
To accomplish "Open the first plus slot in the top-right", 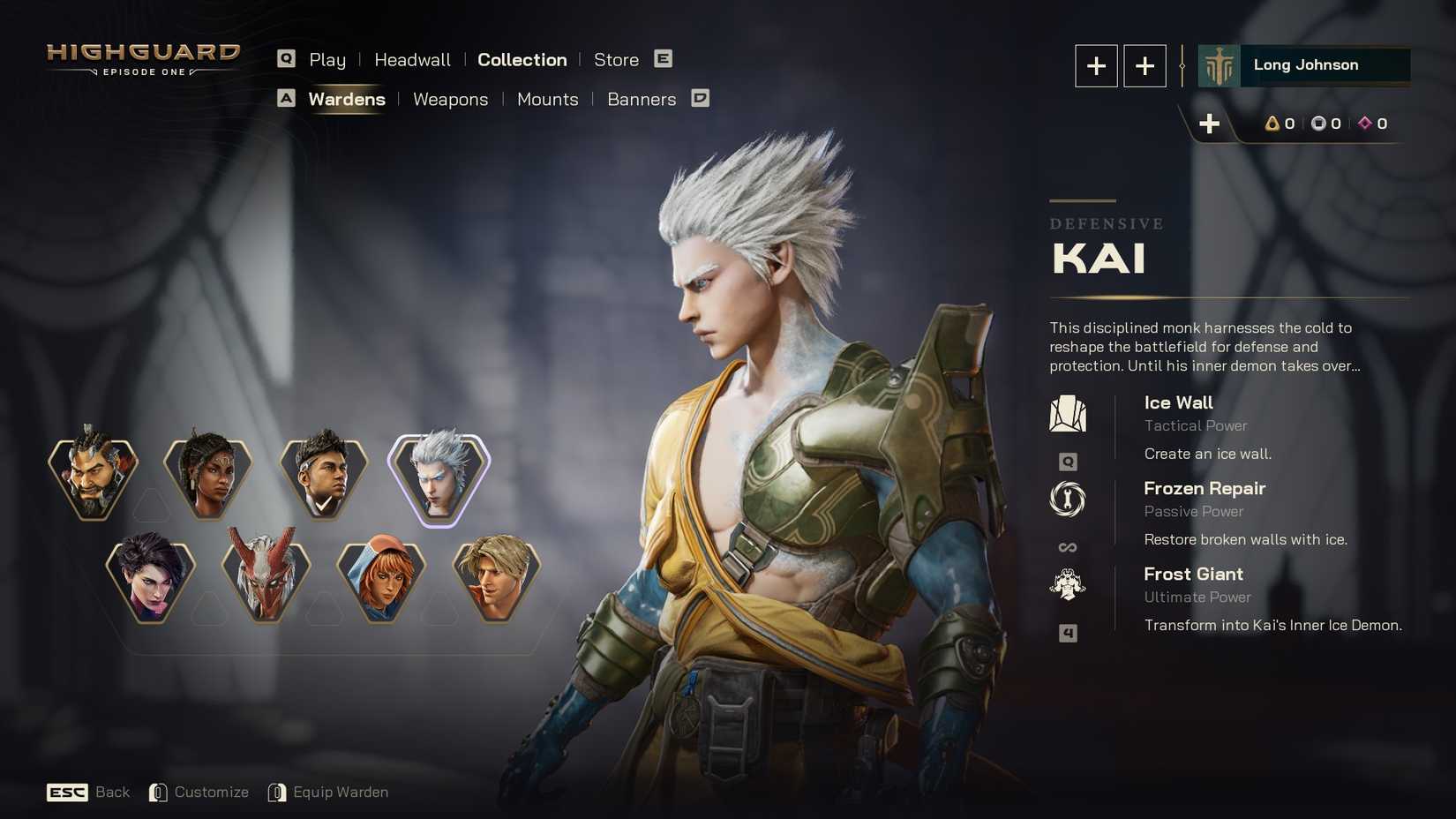I will click(1096, 65).
